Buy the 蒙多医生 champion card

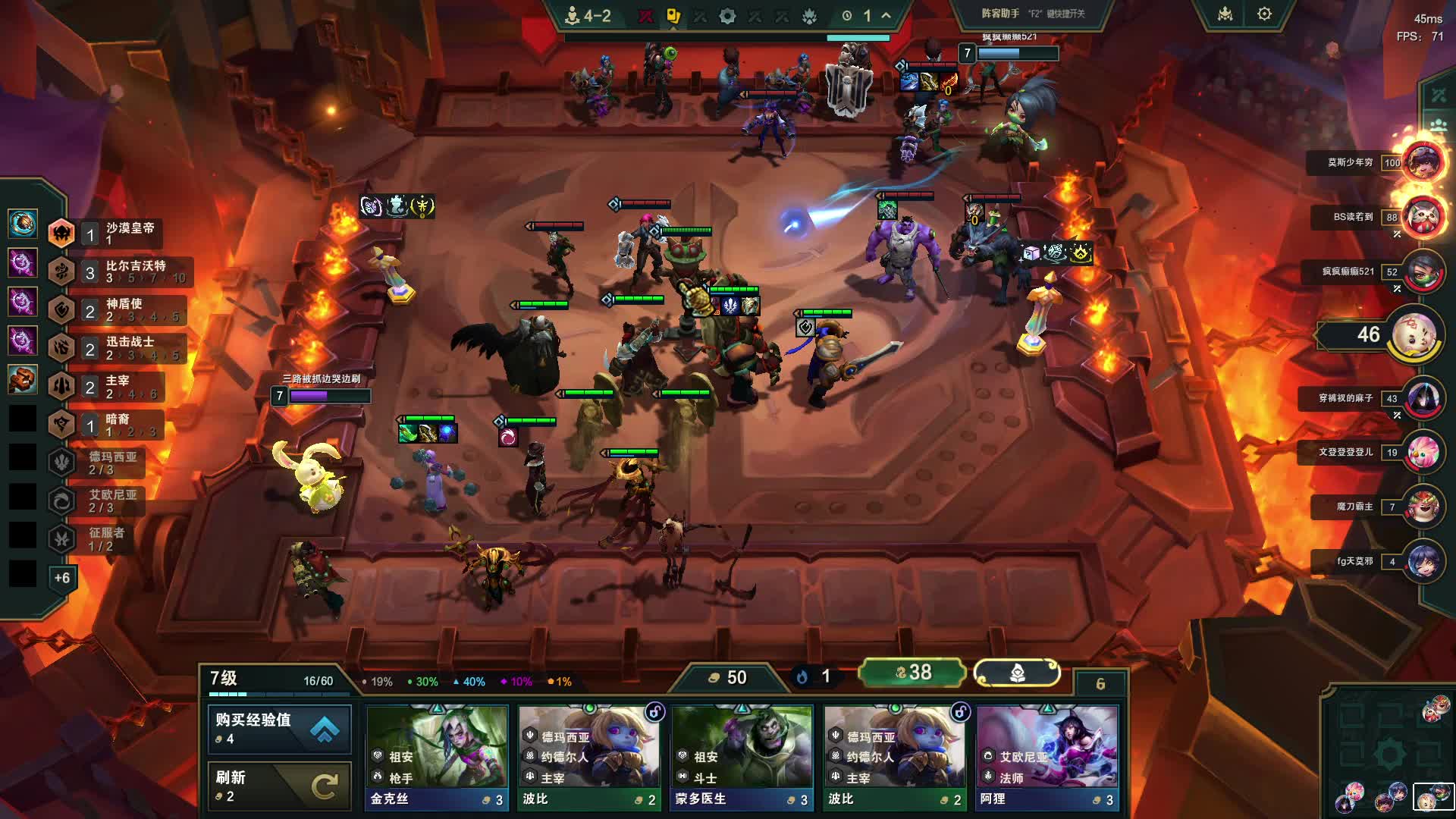(742, 757)
